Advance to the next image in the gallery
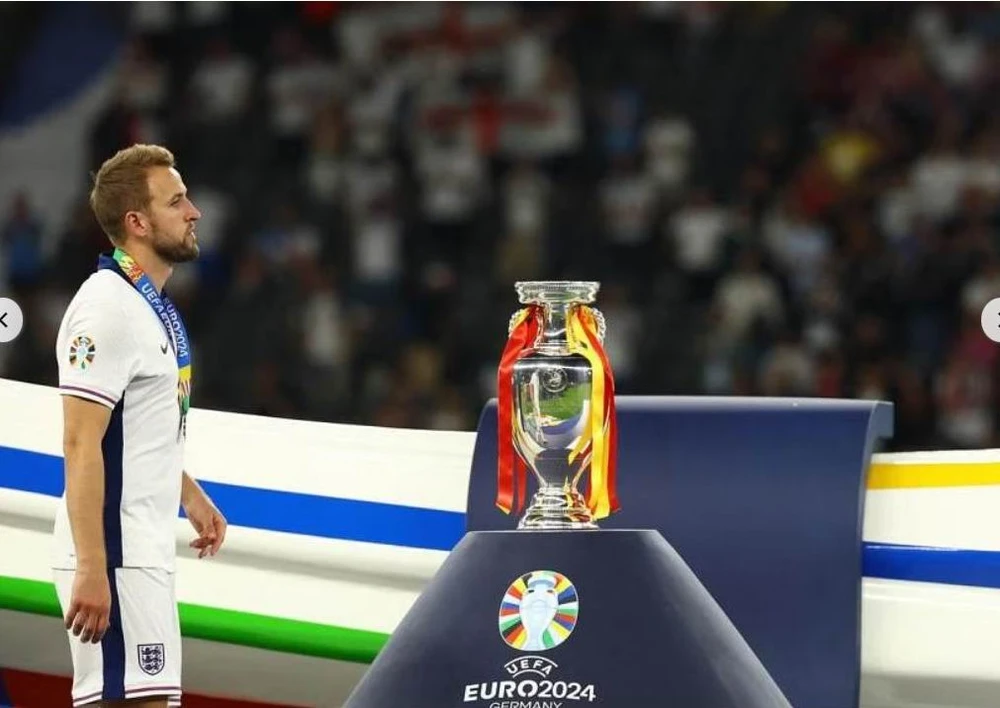The height and width of the screenshot is (708, 1000). coord(993,320)
